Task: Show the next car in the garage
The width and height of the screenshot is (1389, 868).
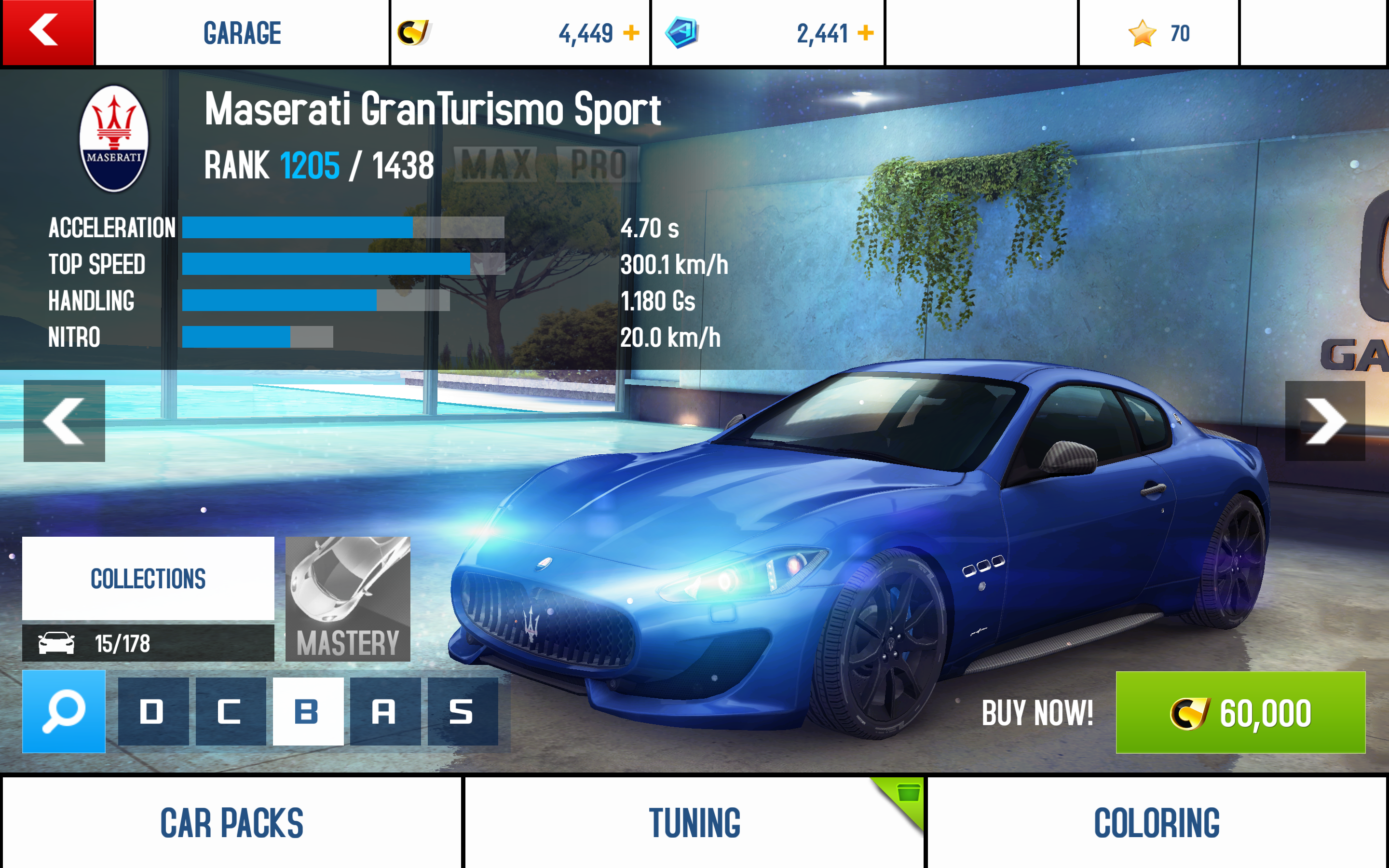Action: pyautogui.click(x=1325, y=421)
